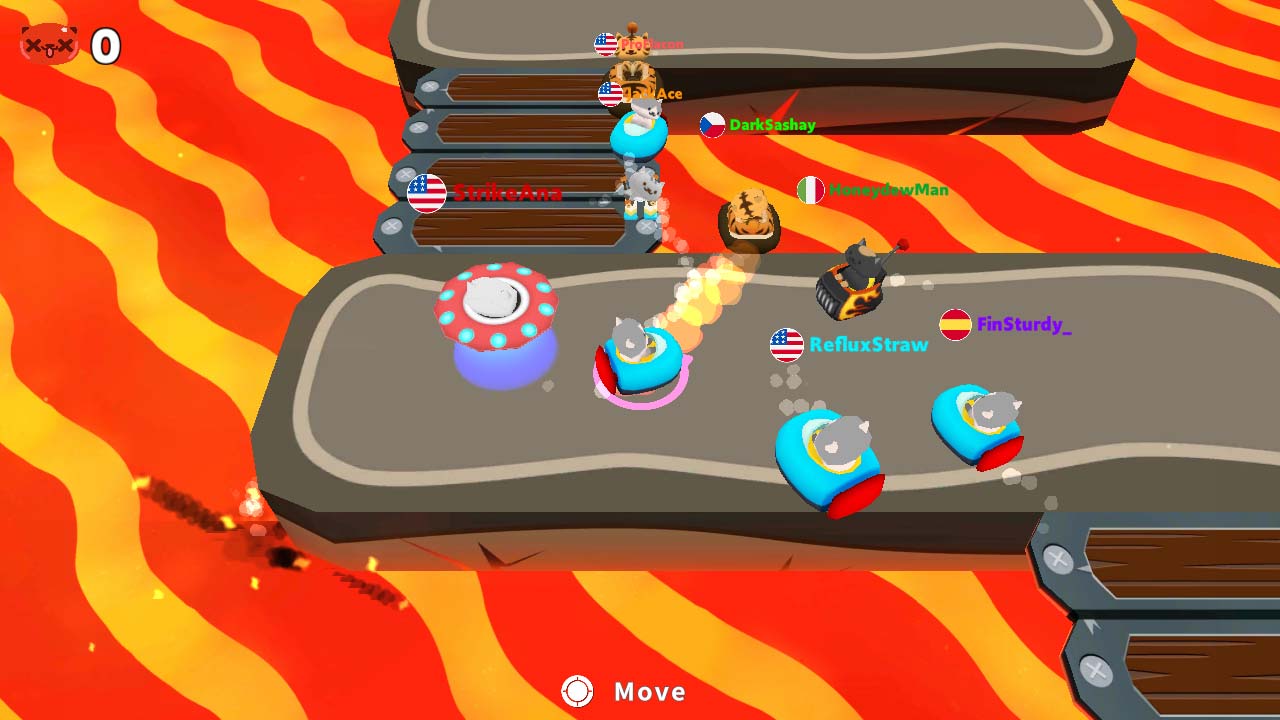Select the American flag beside StrikeAna
The width and height of the screenshot is (1280, 720).
click(x=424, y=193)
